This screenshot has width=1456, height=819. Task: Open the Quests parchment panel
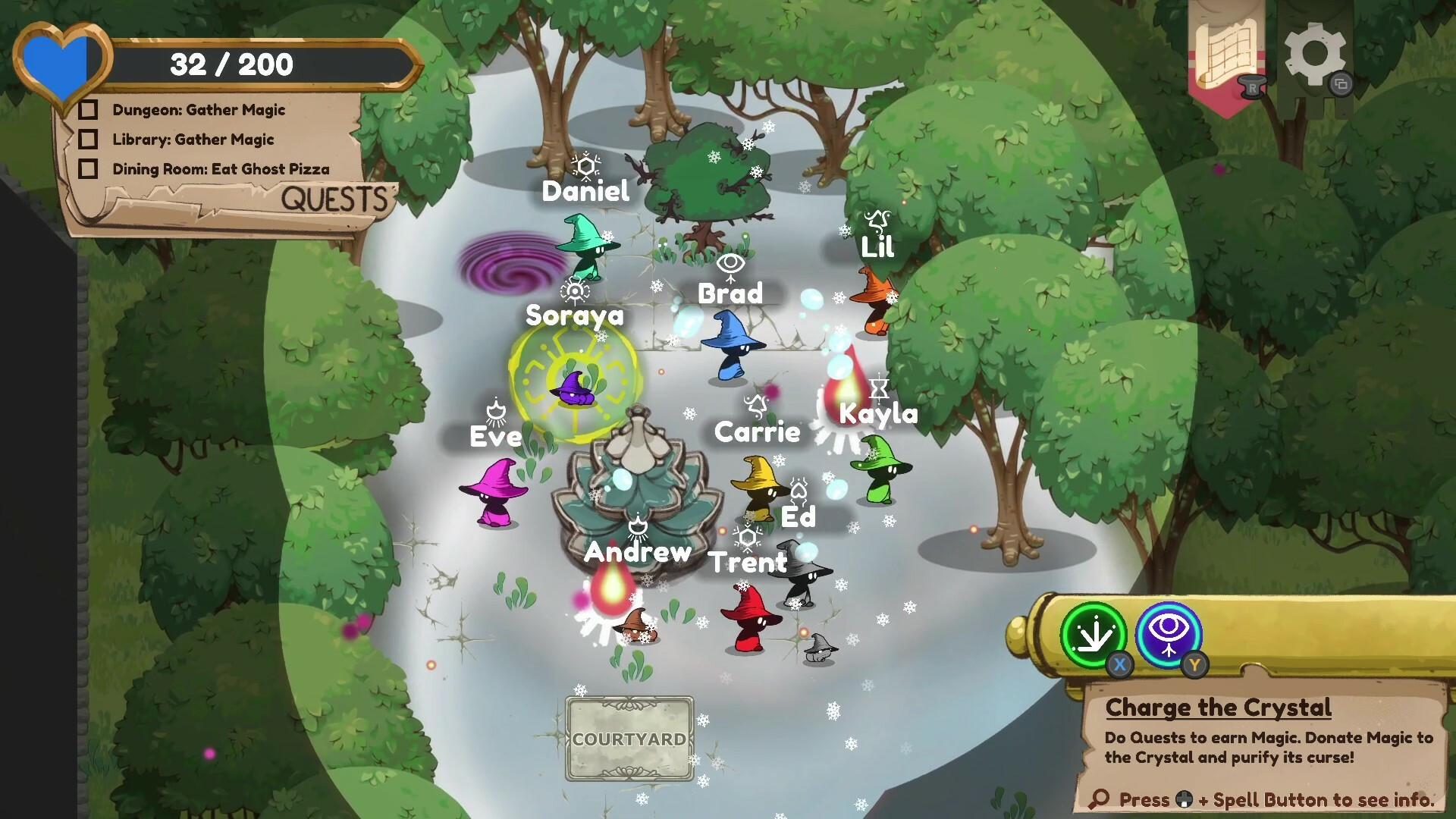click(x=334, y=199)
